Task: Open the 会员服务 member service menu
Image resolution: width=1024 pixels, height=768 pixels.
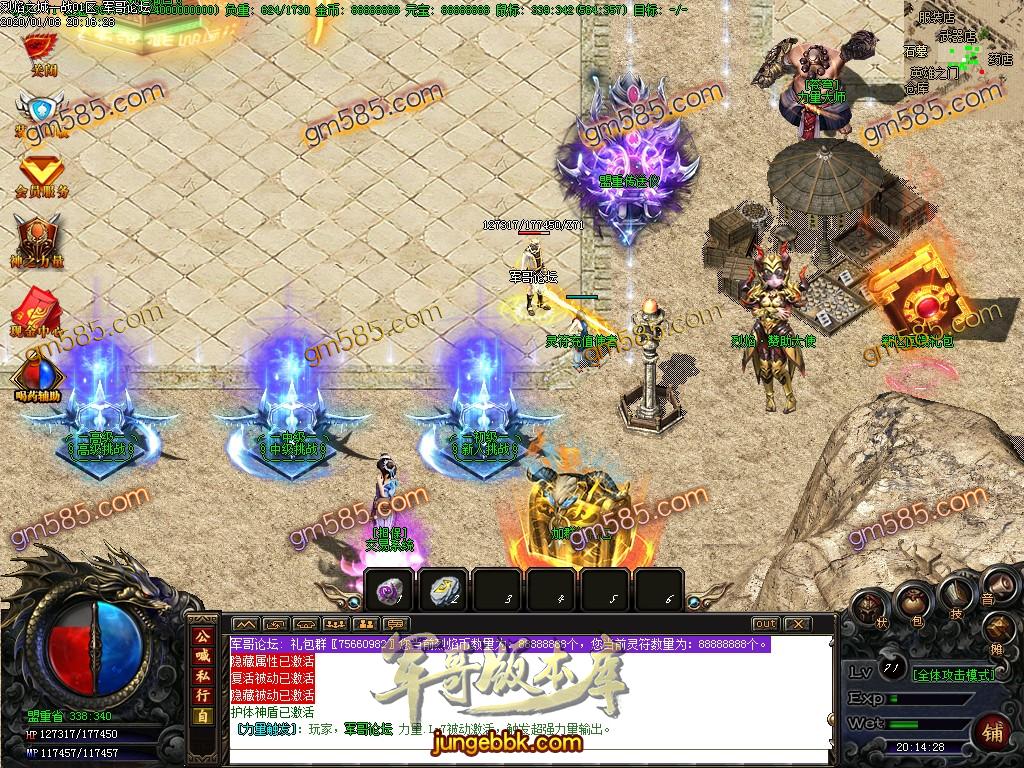Action: point(41,172)
